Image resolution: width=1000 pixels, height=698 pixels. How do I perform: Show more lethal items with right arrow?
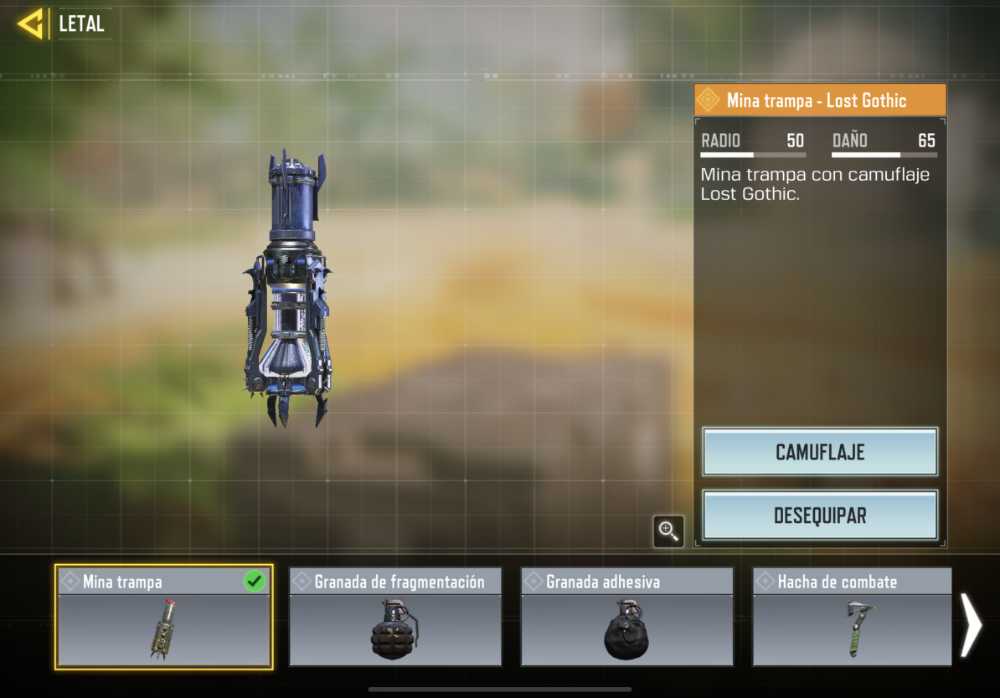pos(971,626)
